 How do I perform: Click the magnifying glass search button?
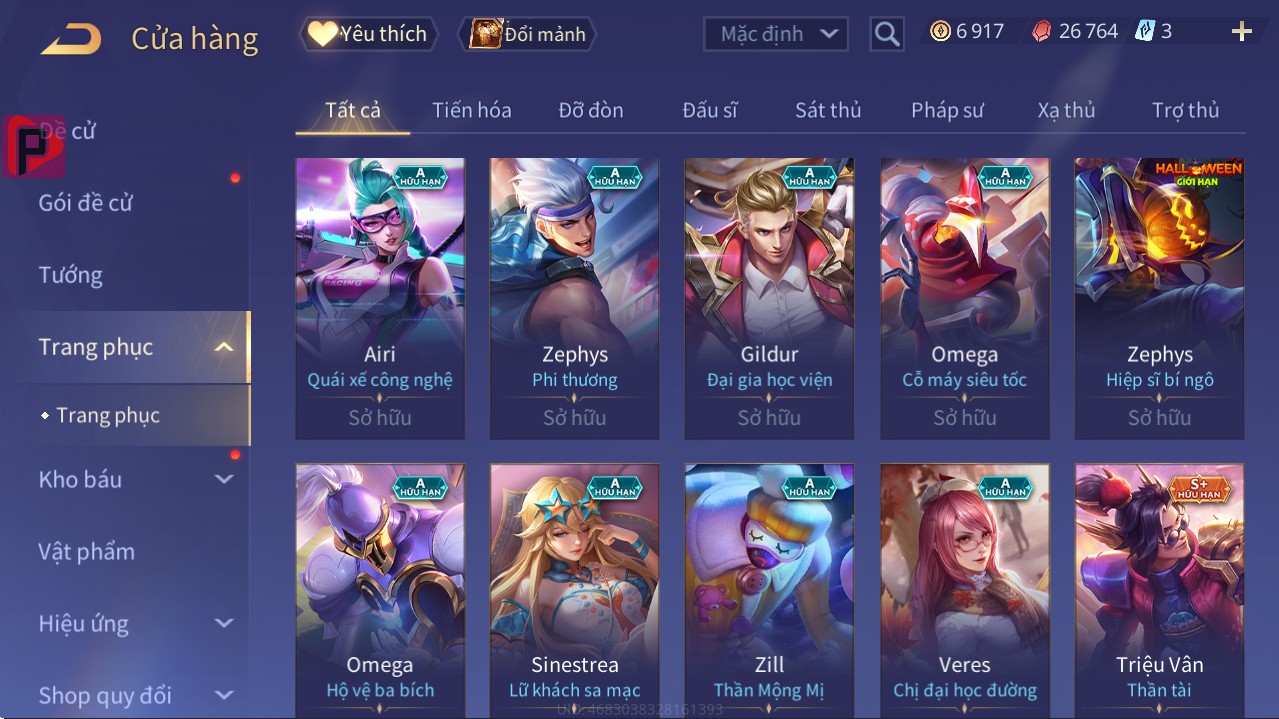(x=886, y=34)
